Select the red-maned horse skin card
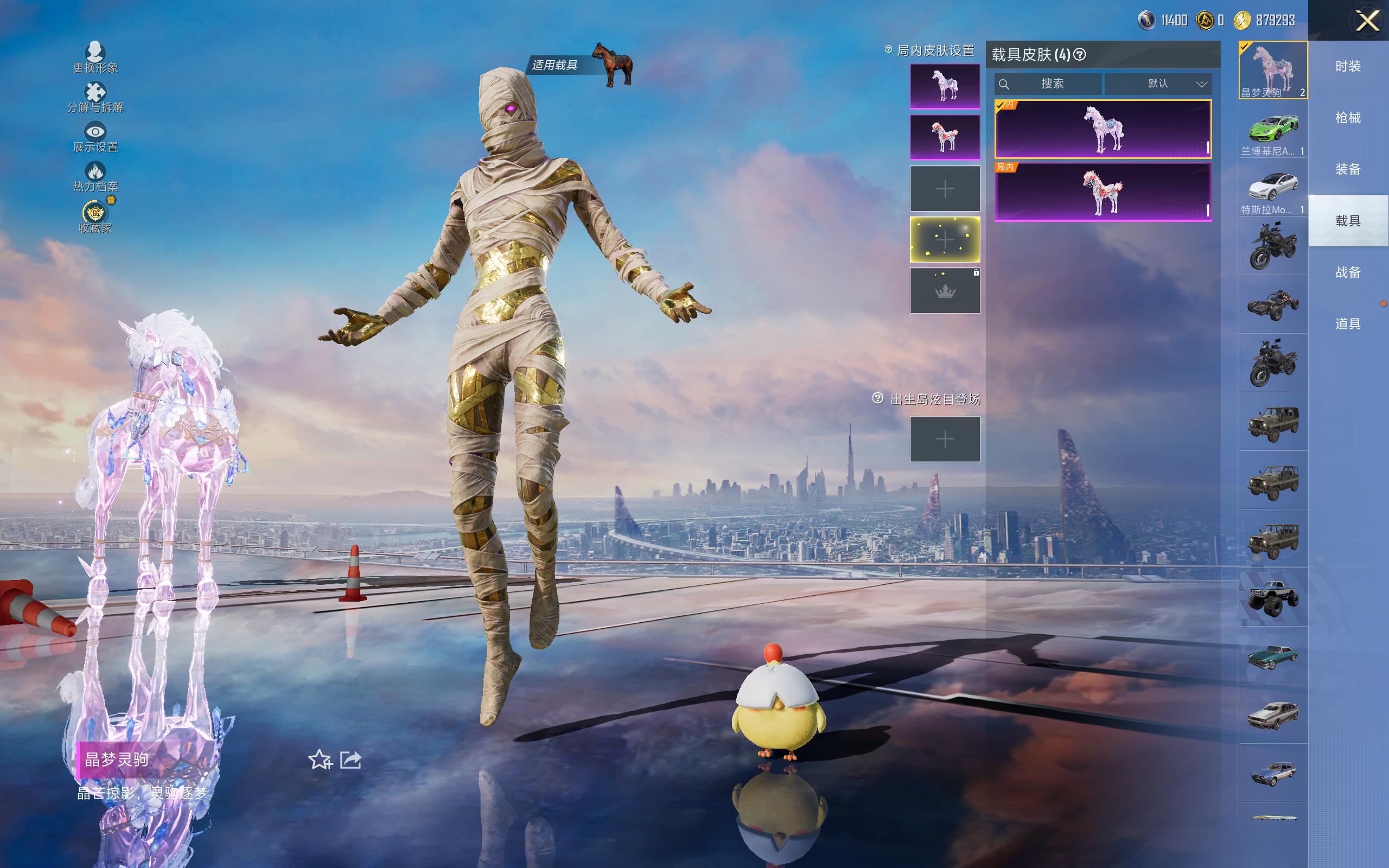Viewport: 1389px width, 868px height. pyautogui.click(x=1103, y=192)
